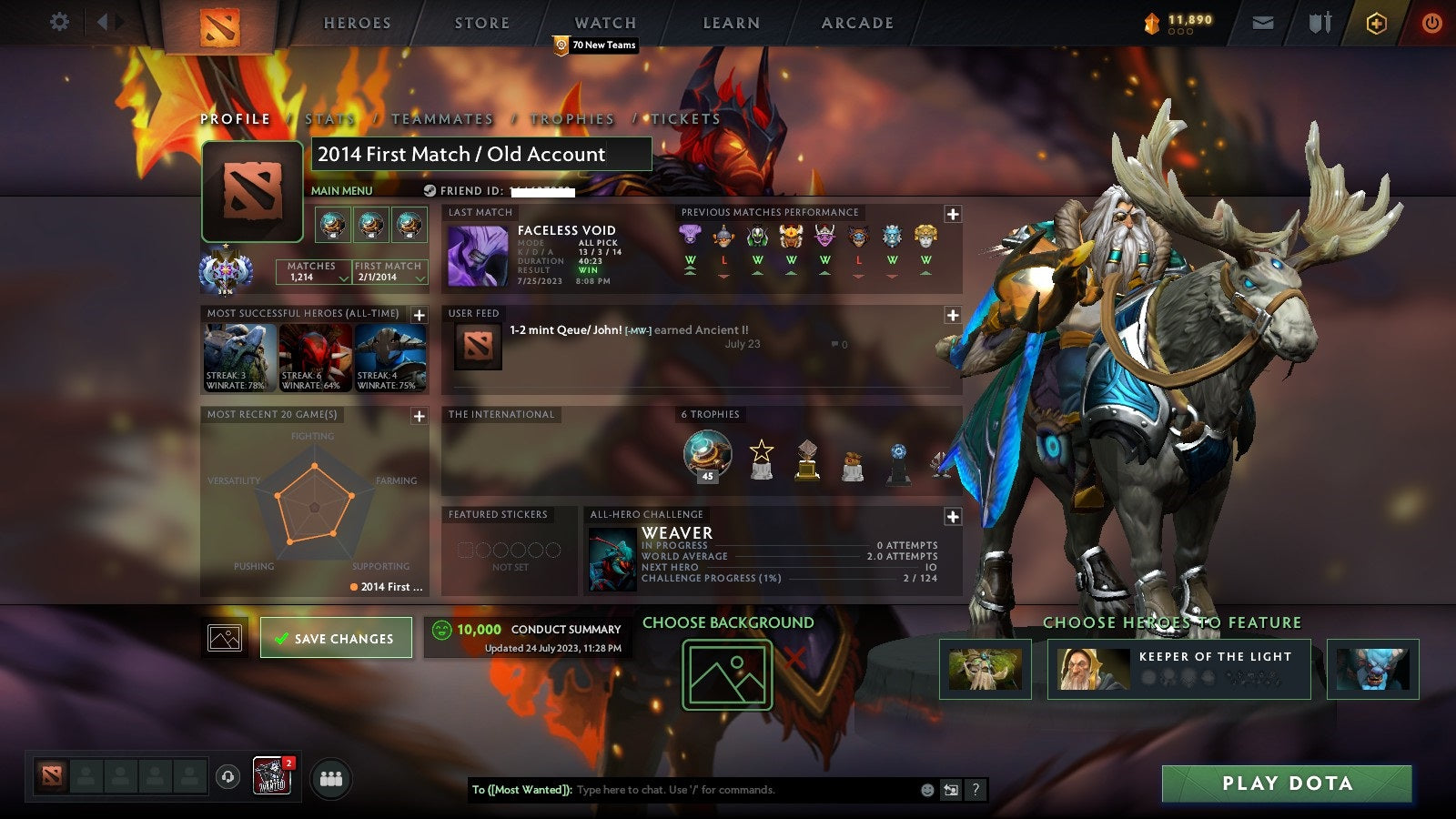The image size is (1456, 819).
Task: Expand the User Feed panel
Action: pos(952,314)
